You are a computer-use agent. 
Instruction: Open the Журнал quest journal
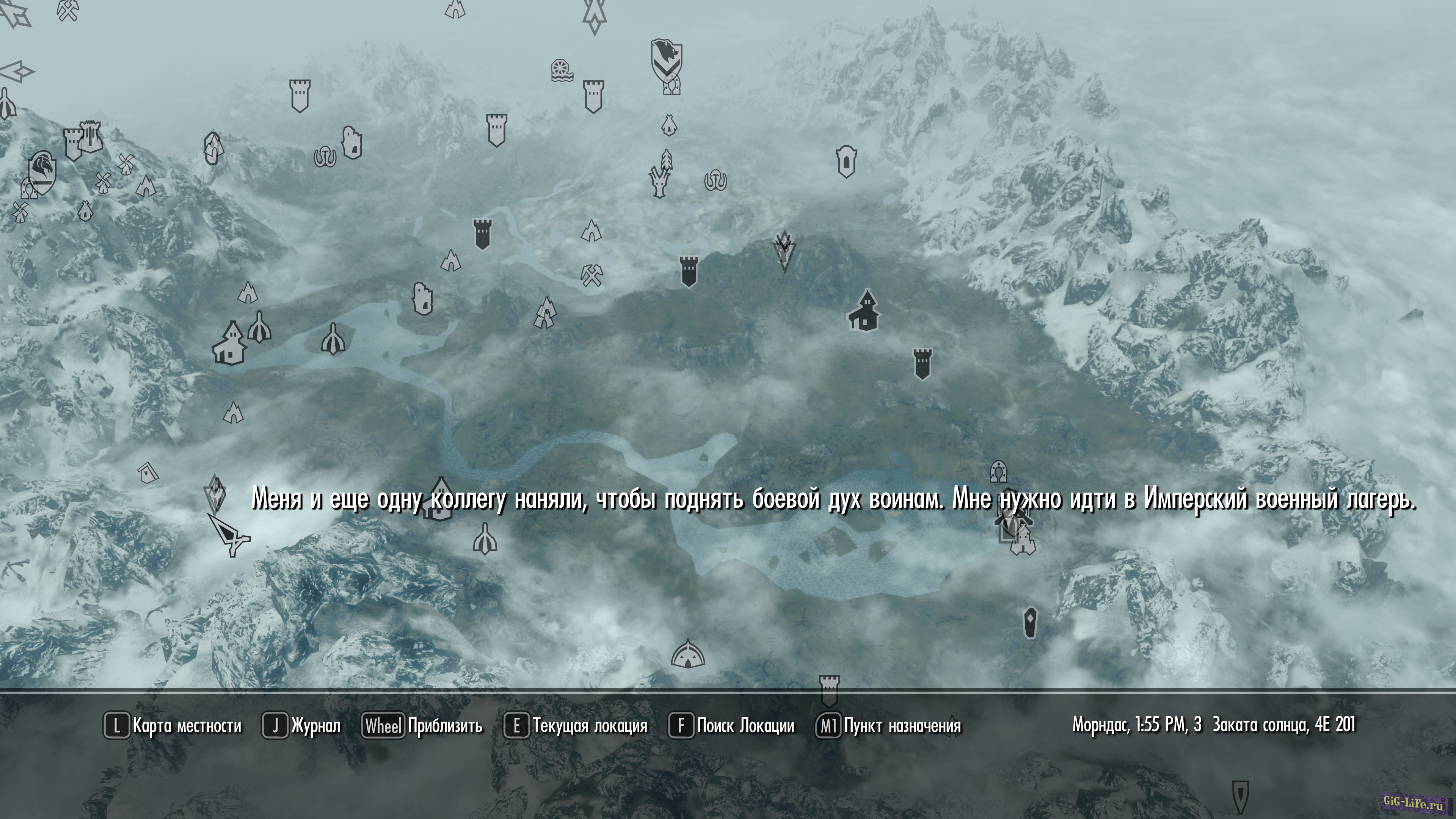coord(301,725)
